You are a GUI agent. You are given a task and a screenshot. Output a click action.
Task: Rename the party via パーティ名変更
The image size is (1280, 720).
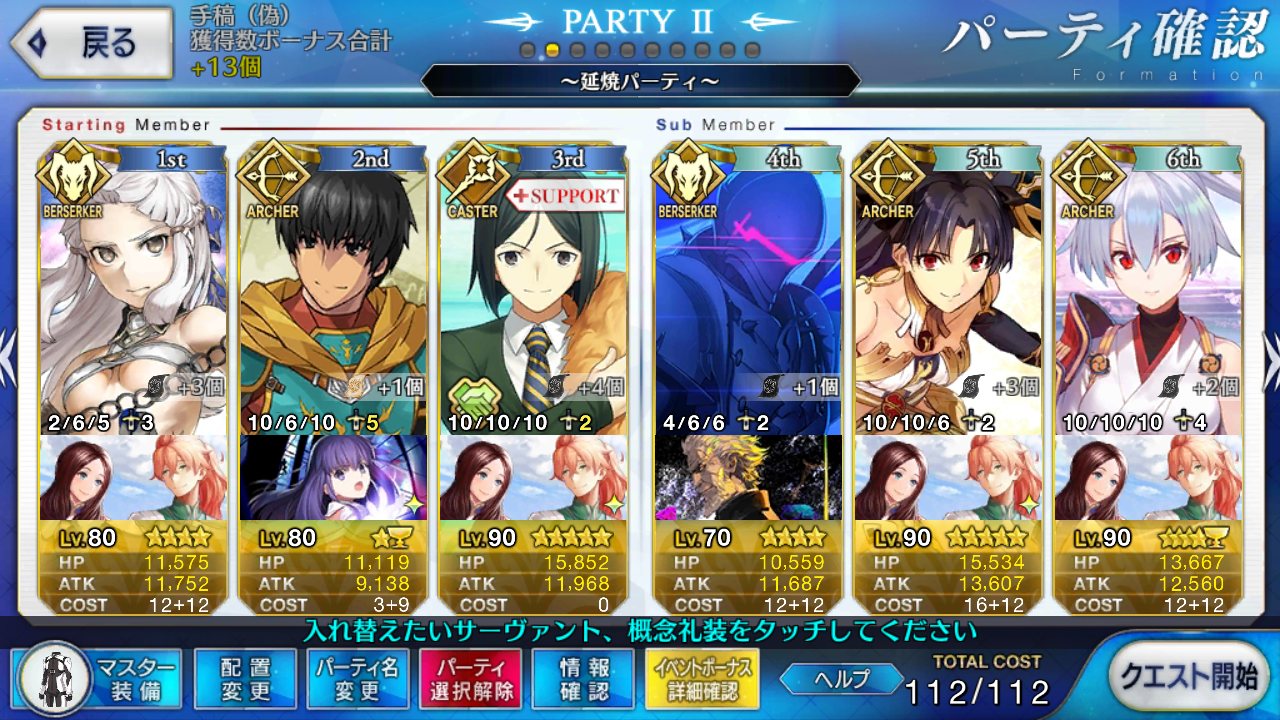[x=357, y=678]
